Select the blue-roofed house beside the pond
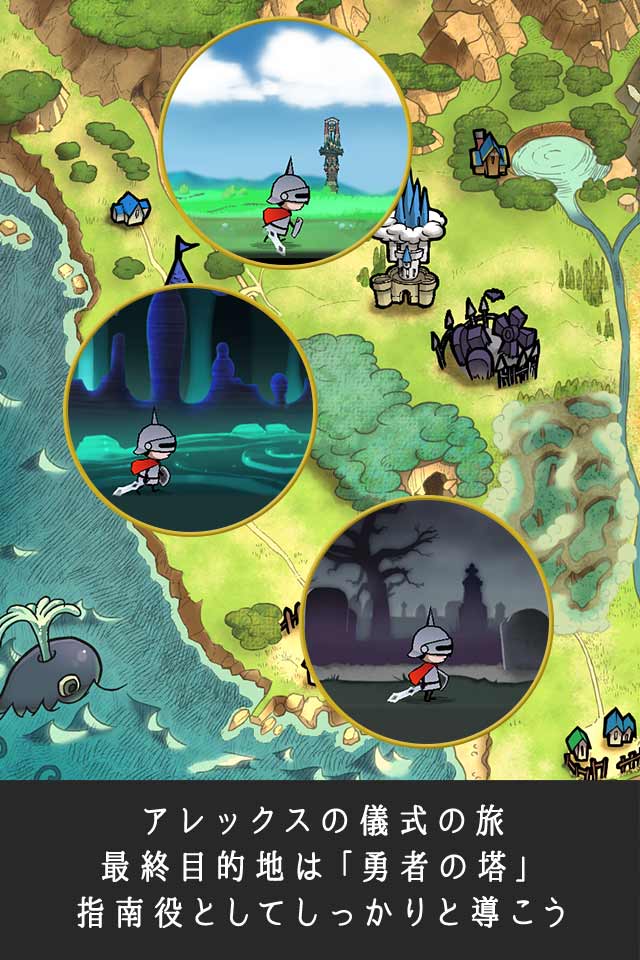Screen dimensions: 640x960 point(490,152)
